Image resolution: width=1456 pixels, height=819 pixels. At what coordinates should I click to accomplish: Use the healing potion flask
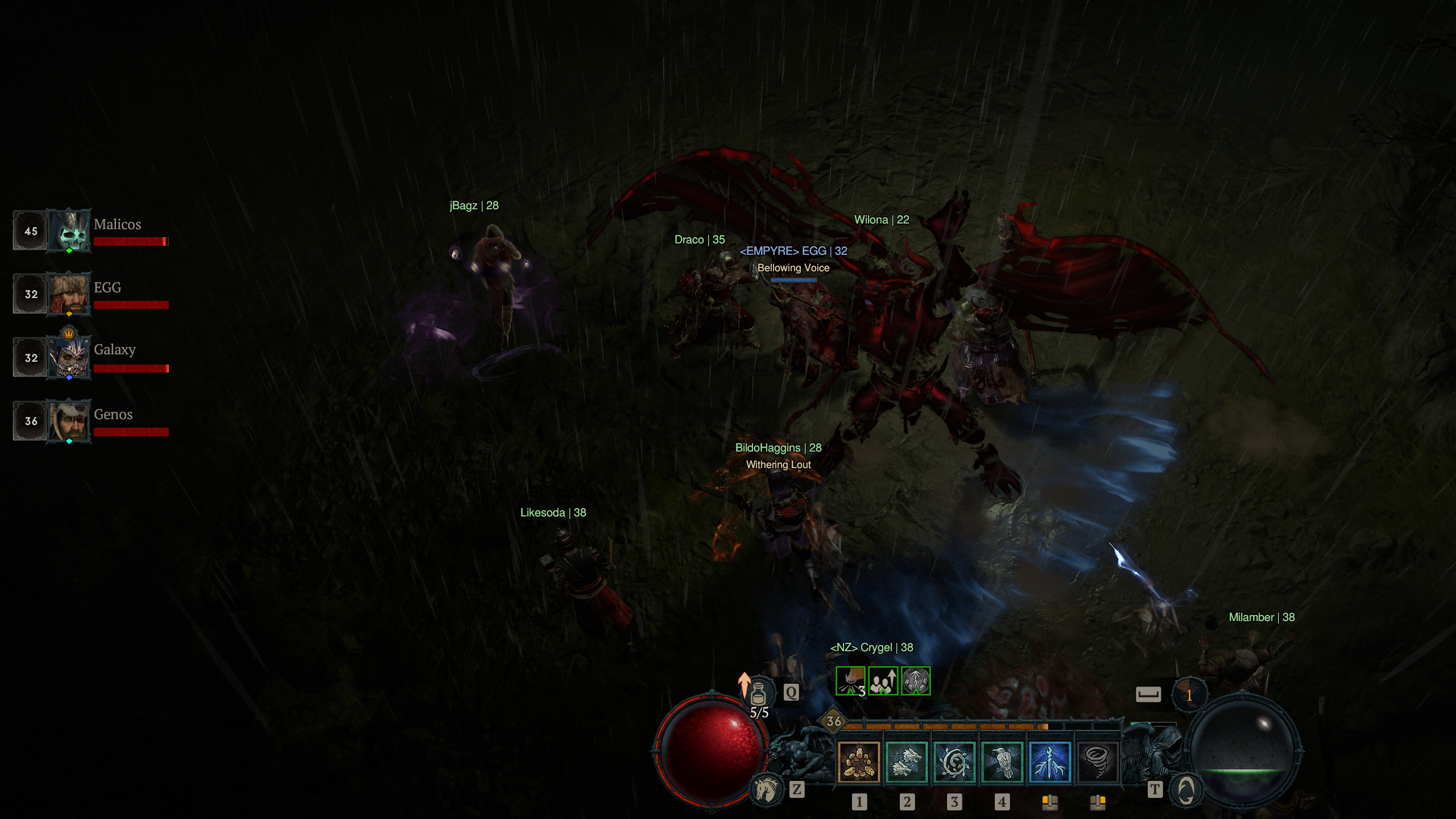[x=758, y=694]
